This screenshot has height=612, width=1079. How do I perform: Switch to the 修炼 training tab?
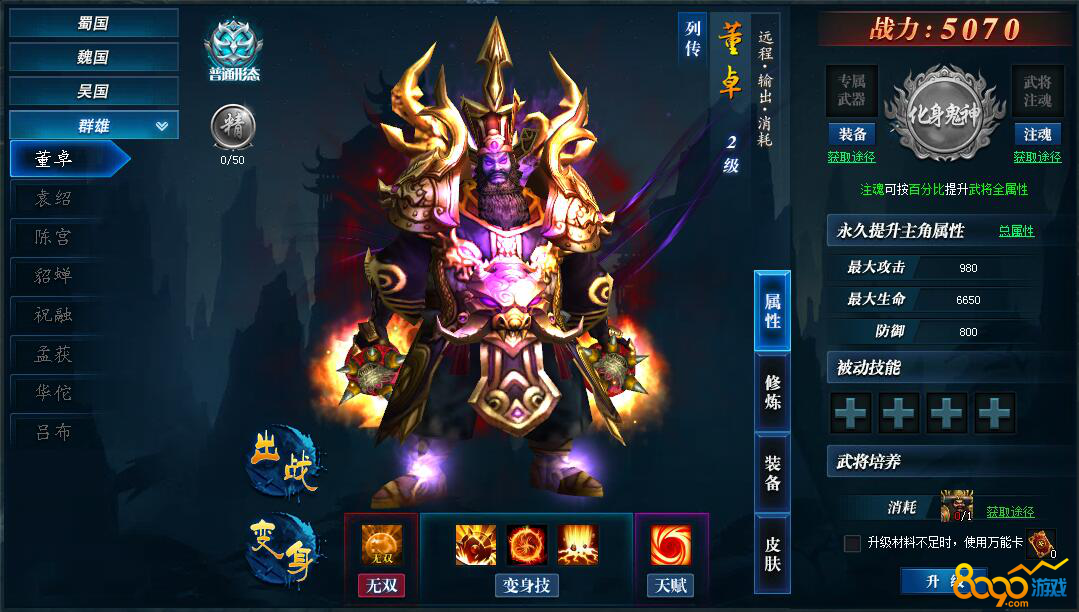tap(772, 391)
